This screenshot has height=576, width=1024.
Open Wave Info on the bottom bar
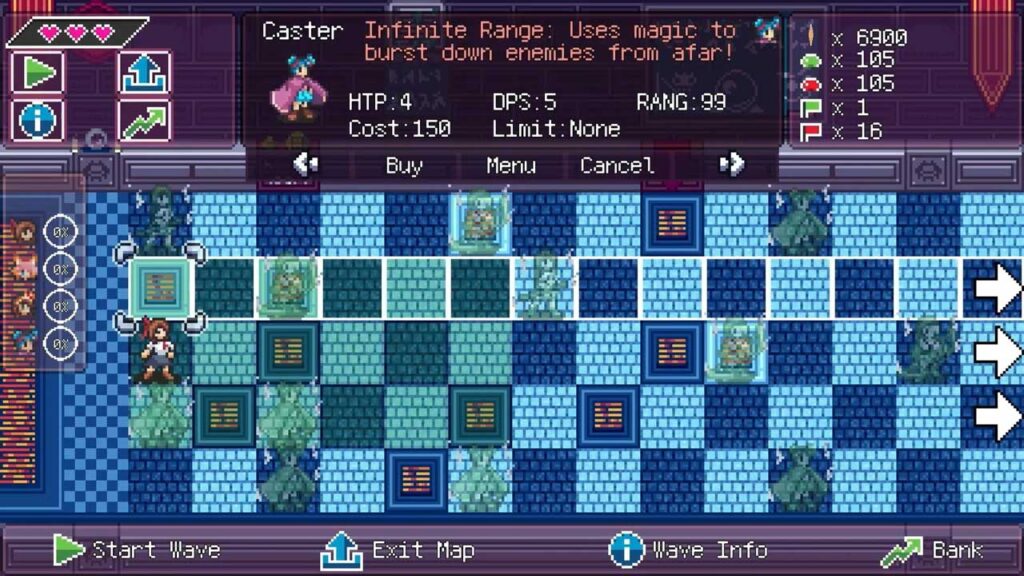tap(688, 550)
